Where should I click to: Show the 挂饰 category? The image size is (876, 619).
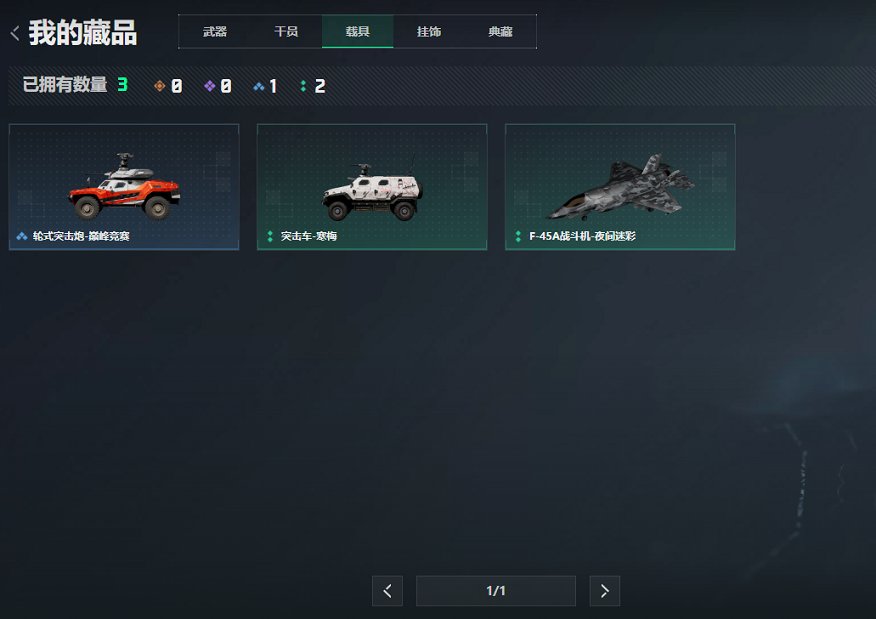click(x=429, y=32)
